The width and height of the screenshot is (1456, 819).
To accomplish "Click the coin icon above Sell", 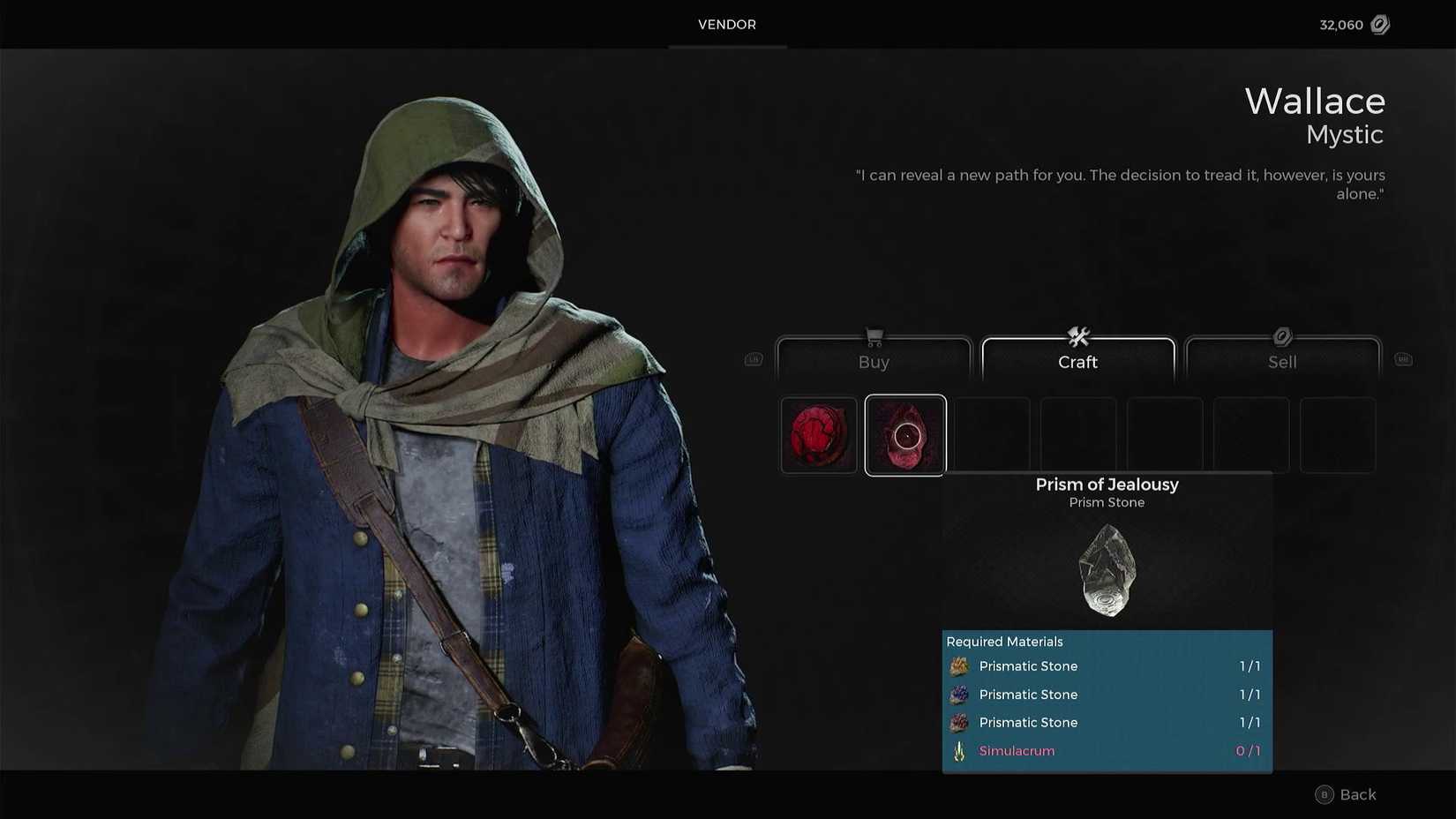I will [x=1282, y=336].
